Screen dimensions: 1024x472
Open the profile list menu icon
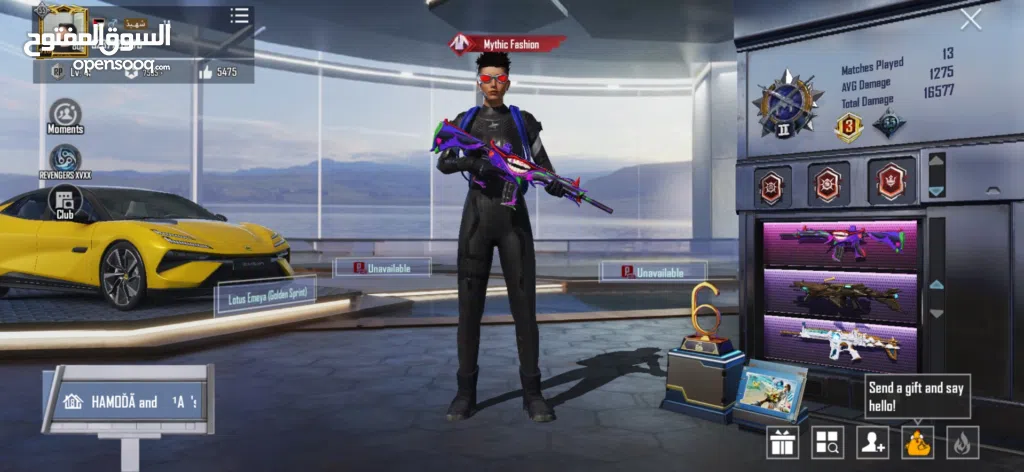[x=239, y=16]
